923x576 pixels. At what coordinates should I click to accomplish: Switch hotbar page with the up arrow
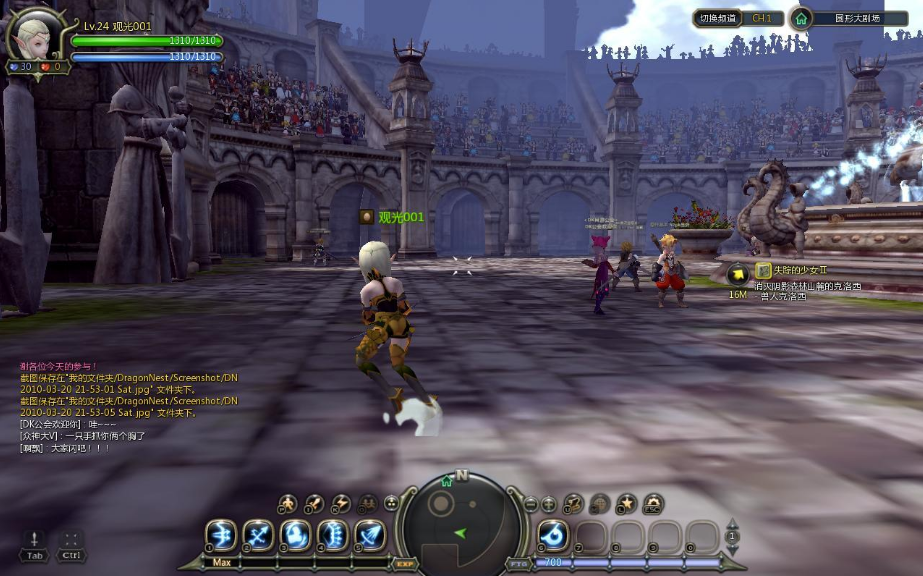(x=732, y=524)
